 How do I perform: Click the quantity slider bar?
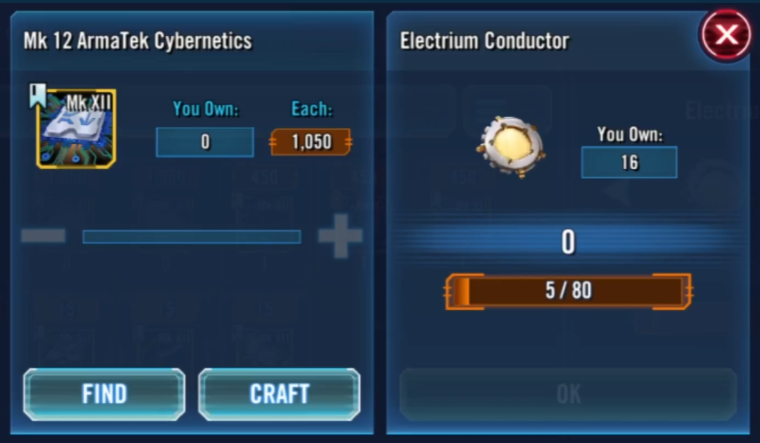(191, 237)
